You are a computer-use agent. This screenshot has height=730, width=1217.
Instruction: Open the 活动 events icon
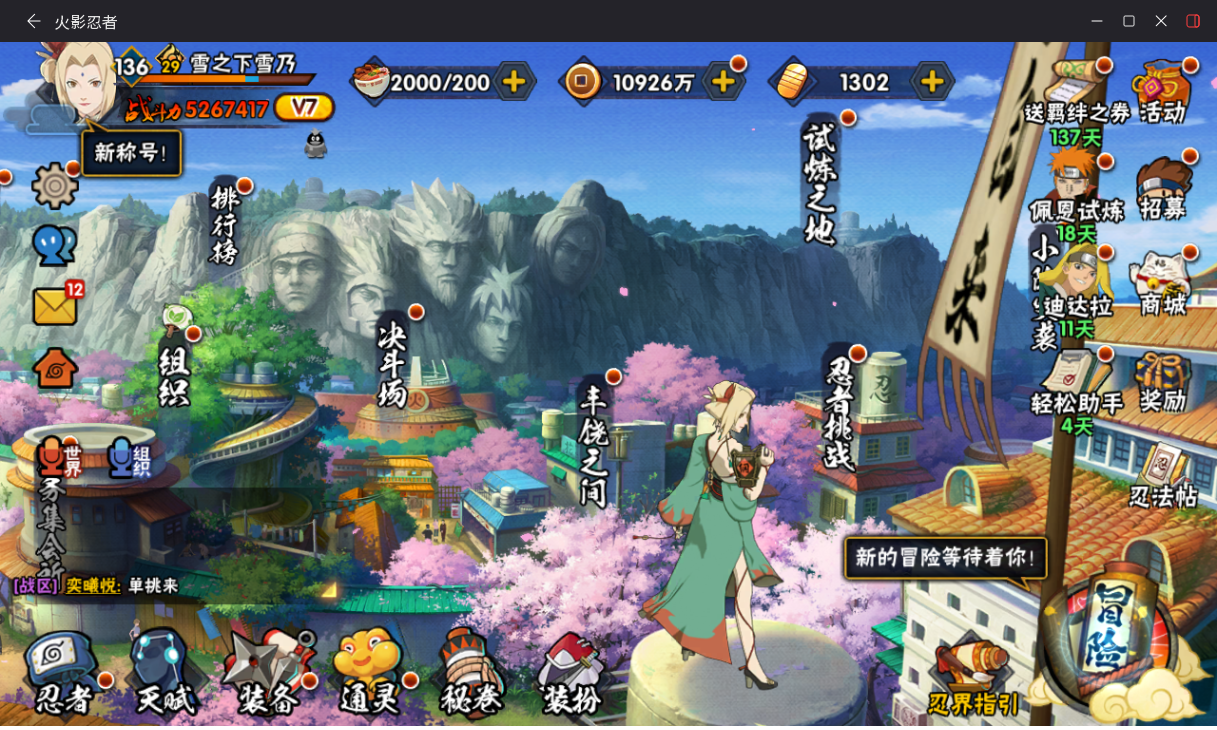pos(1162,92)
